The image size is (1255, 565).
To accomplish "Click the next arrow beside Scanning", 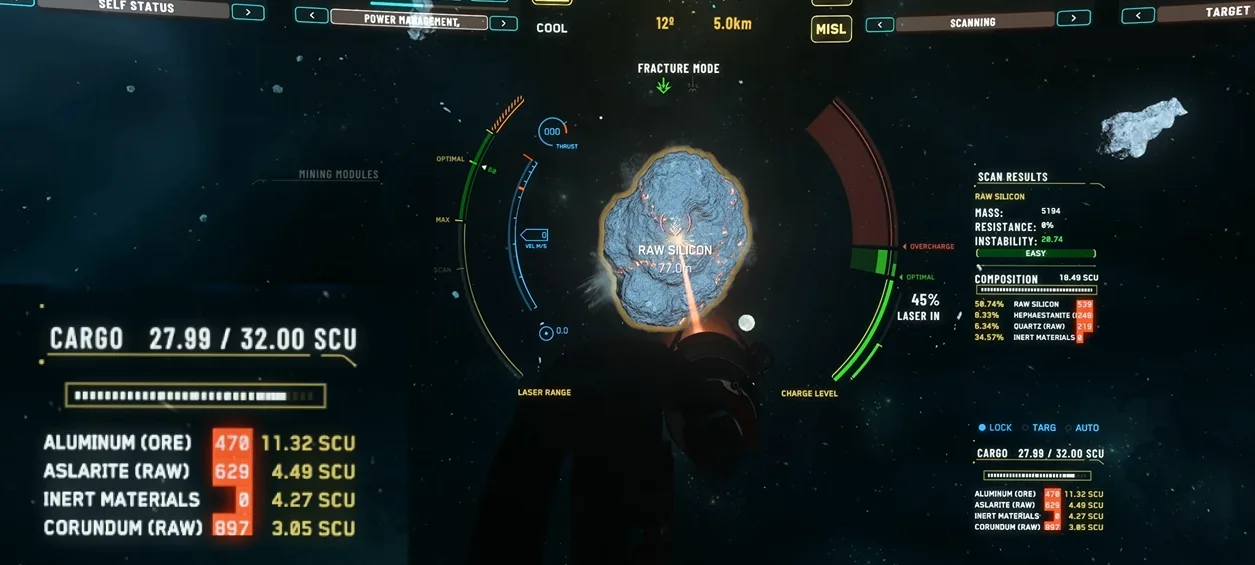I will (x=1073, y=18).
